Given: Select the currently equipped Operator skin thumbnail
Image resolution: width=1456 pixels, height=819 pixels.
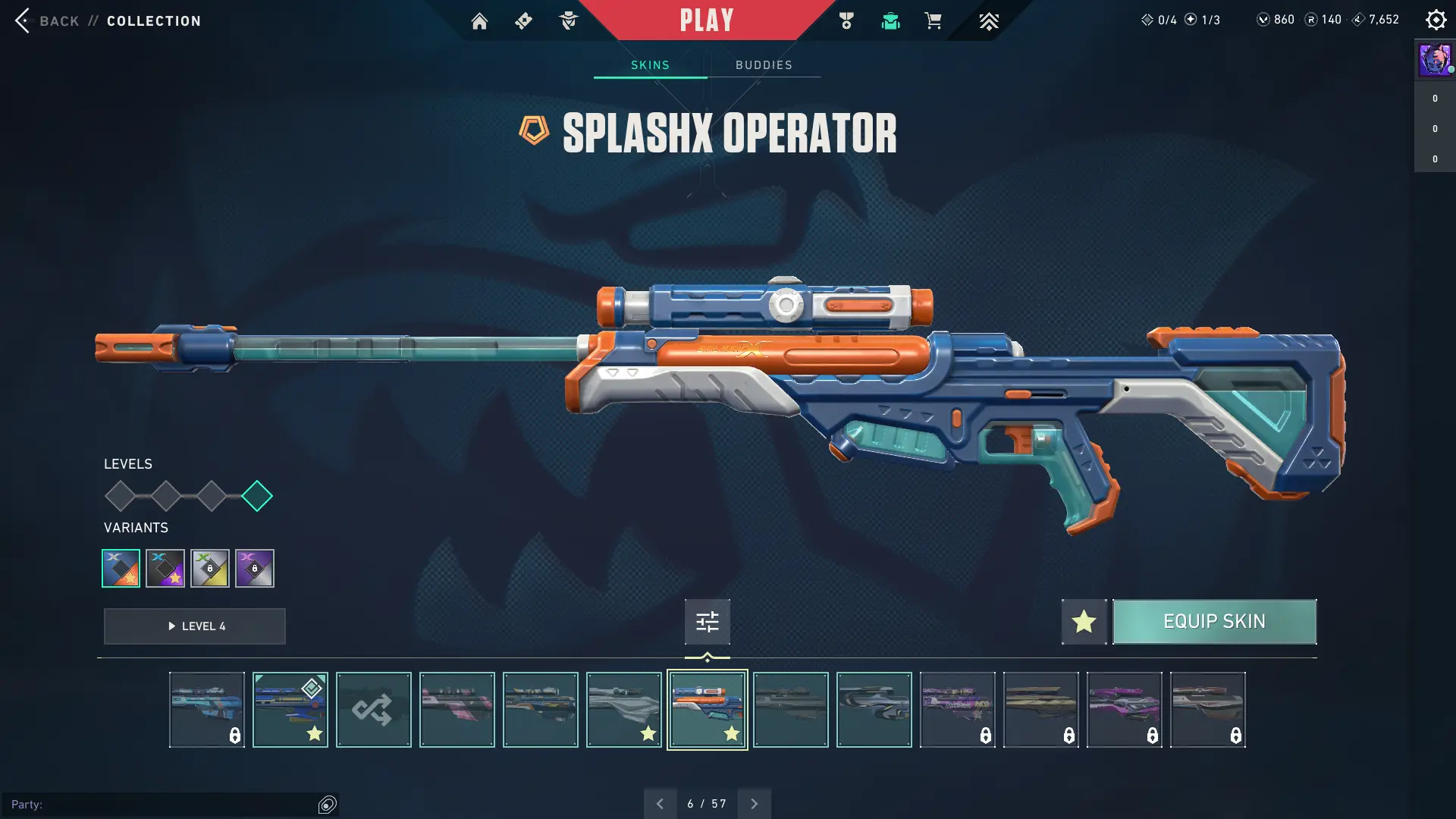Looking at the screenshot, I should (290, 710).
